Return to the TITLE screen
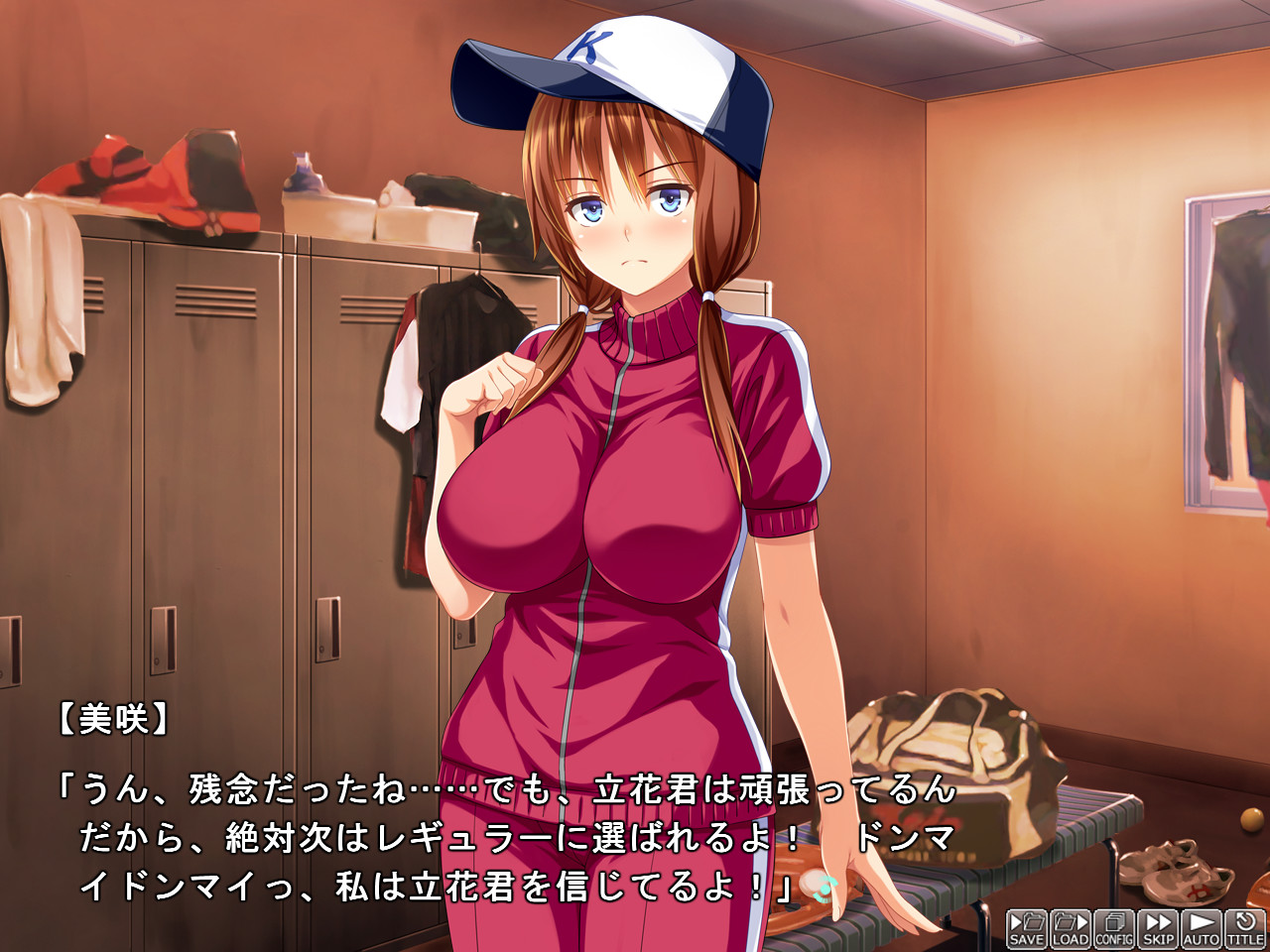 pyautogui.click(x=1245, y=929)
